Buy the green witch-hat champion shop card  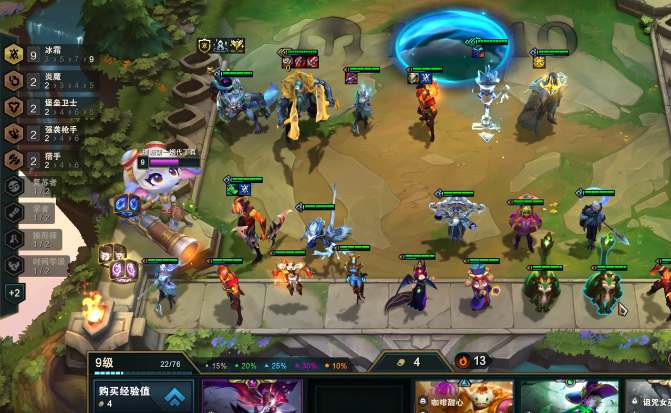pyautogui.click(x=566, y=396)
